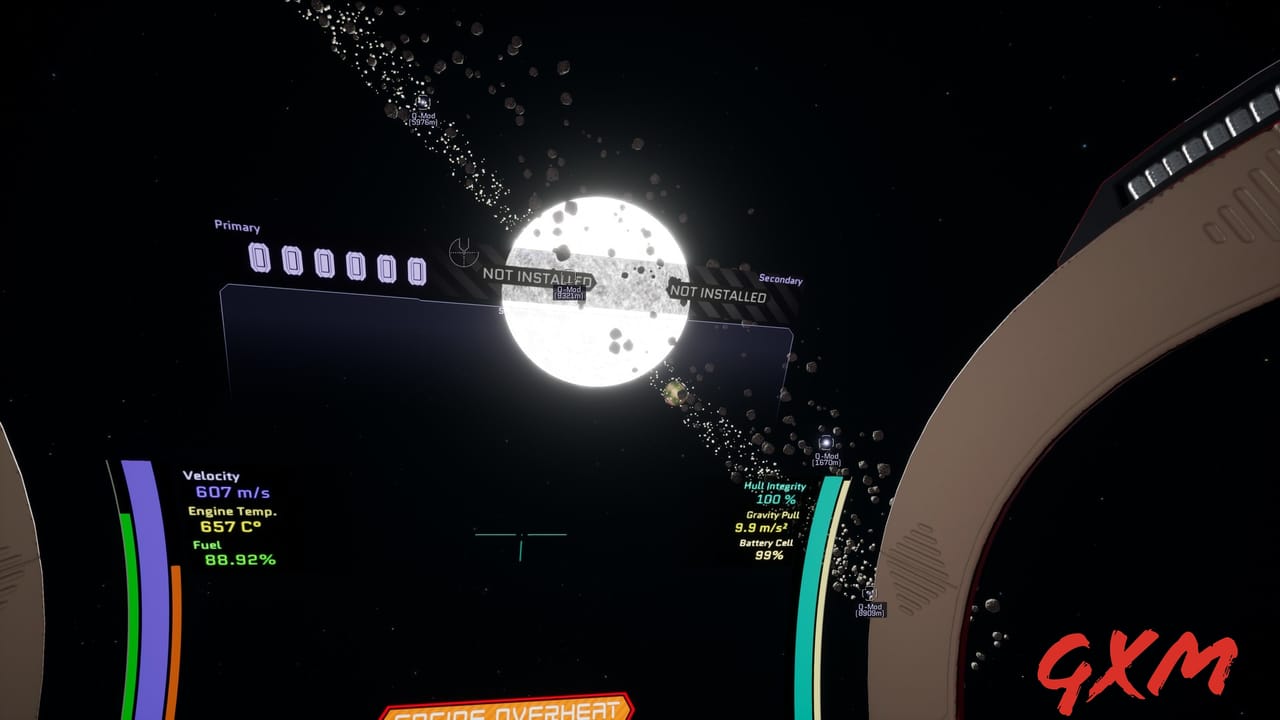Select the Secondary weapons label
Viewport: 1280px width, 720px height.
(779, 277)
